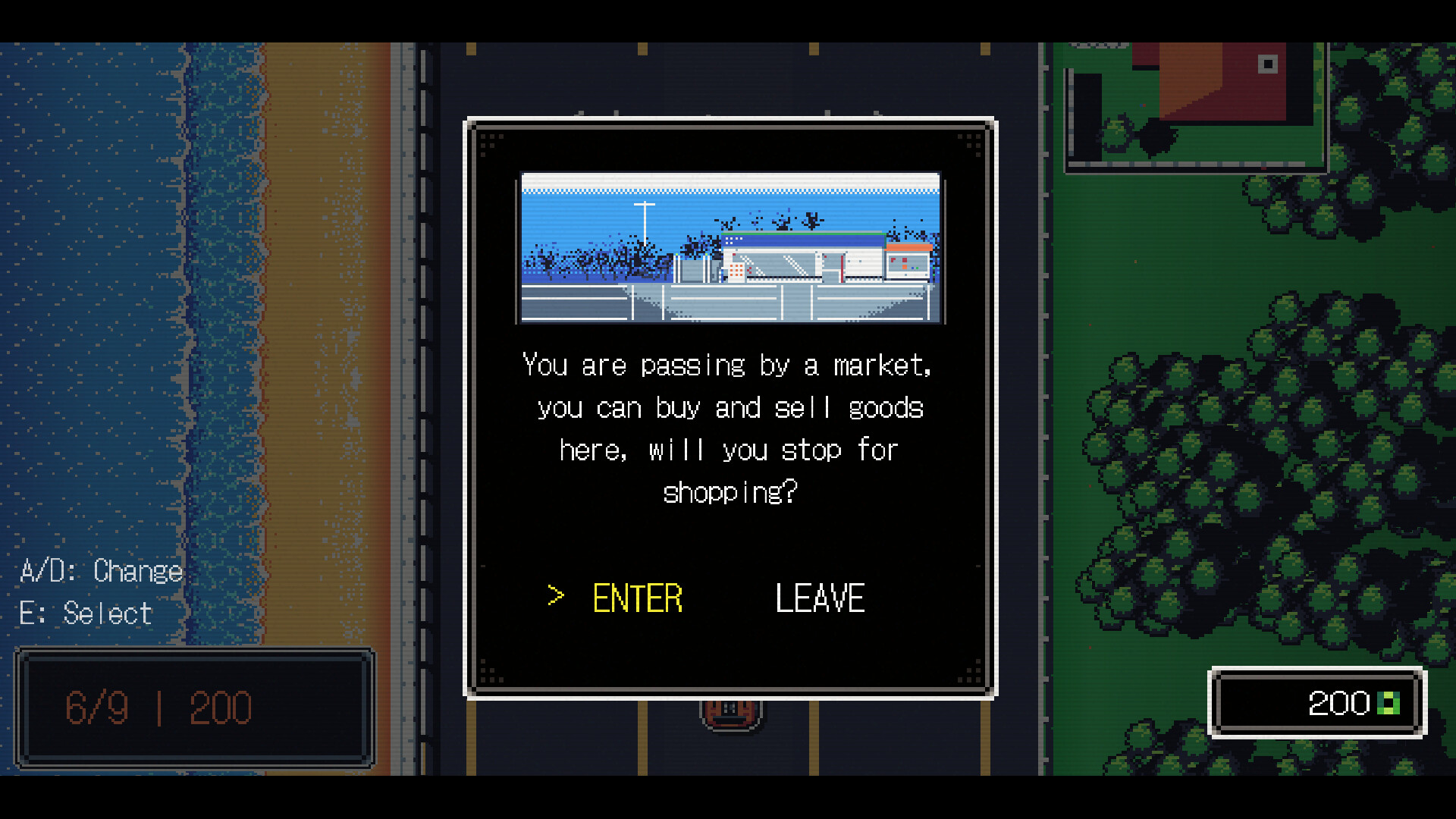Click the yellow selection arrow cursor

pyautogui.click(x=556, y=597)
